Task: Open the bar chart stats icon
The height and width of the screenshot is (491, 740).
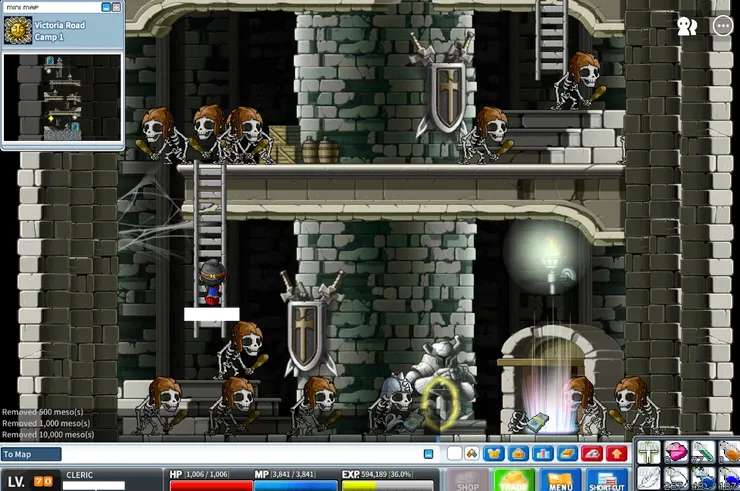Action: pos(543,454)
